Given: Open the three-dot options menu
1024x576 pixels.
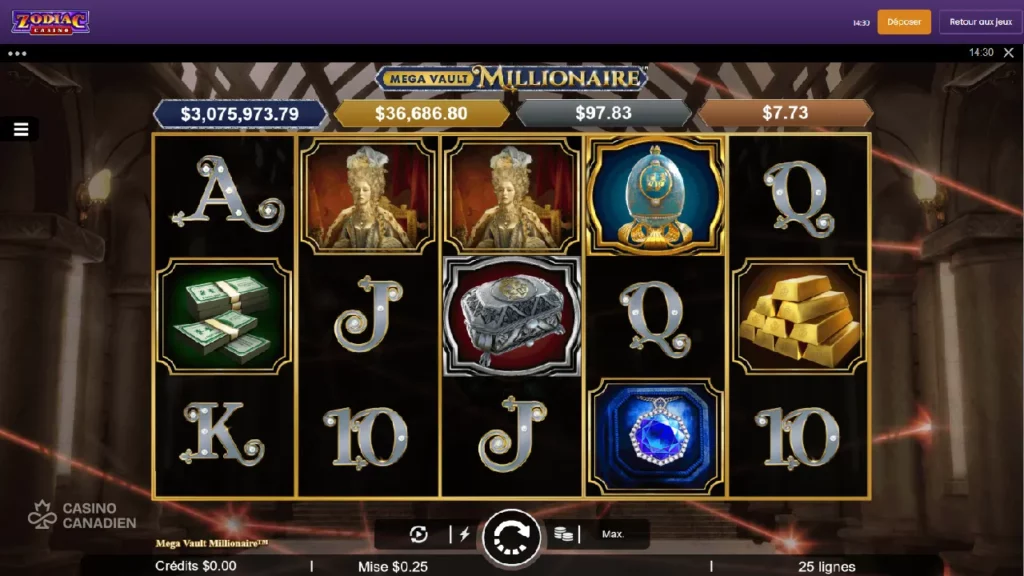Looking at the screenshot, I should click(17, 53).
